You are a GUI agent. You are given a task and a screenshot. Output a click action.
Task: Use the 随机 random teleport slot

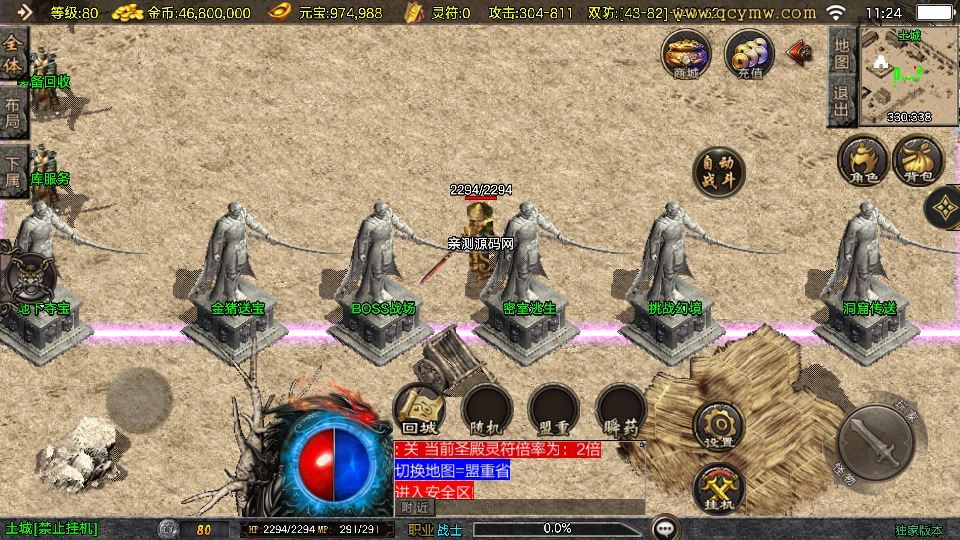(487, 409)
